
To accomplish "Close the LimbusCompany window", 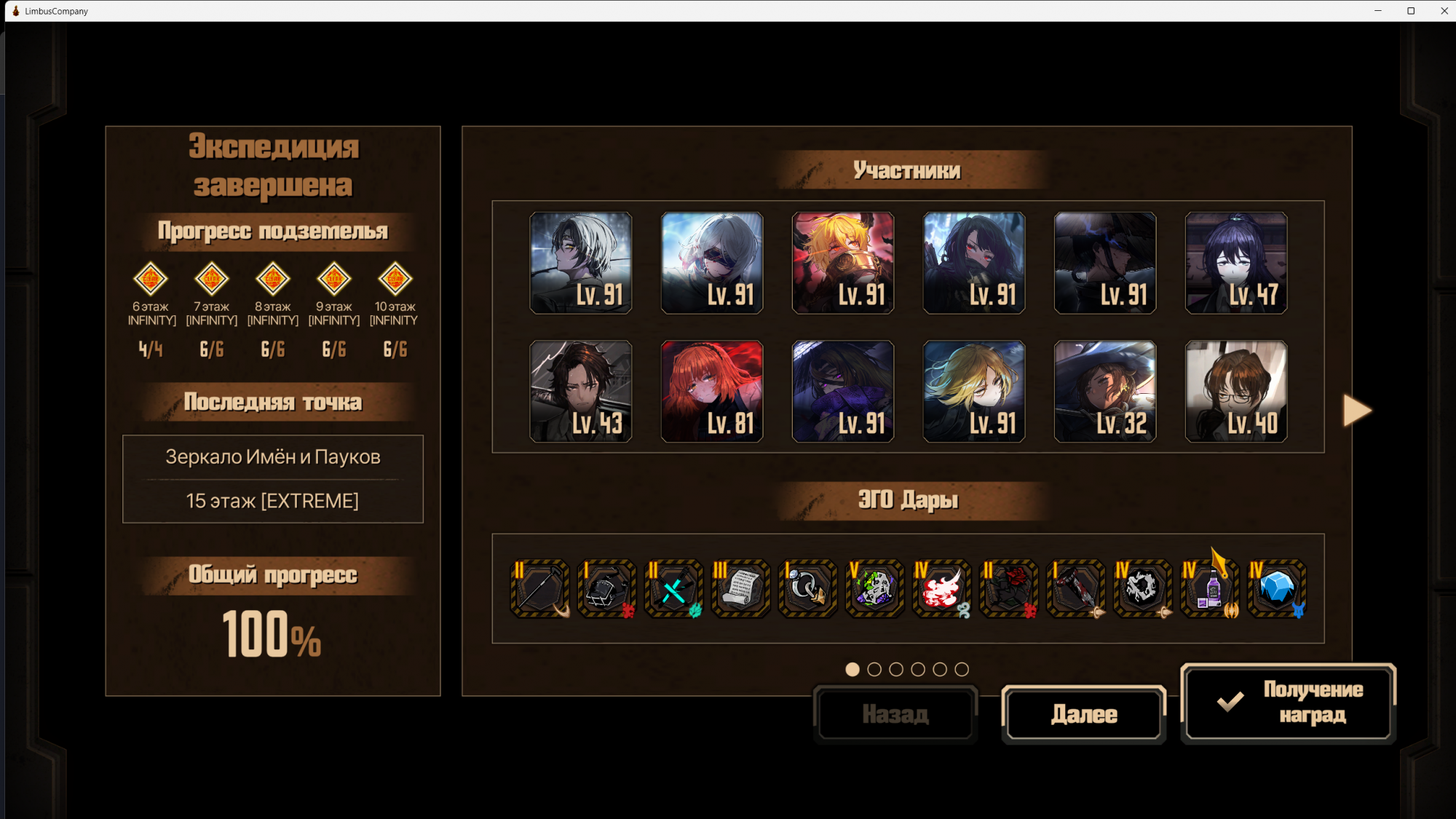I will click(x=1444, y=11).
